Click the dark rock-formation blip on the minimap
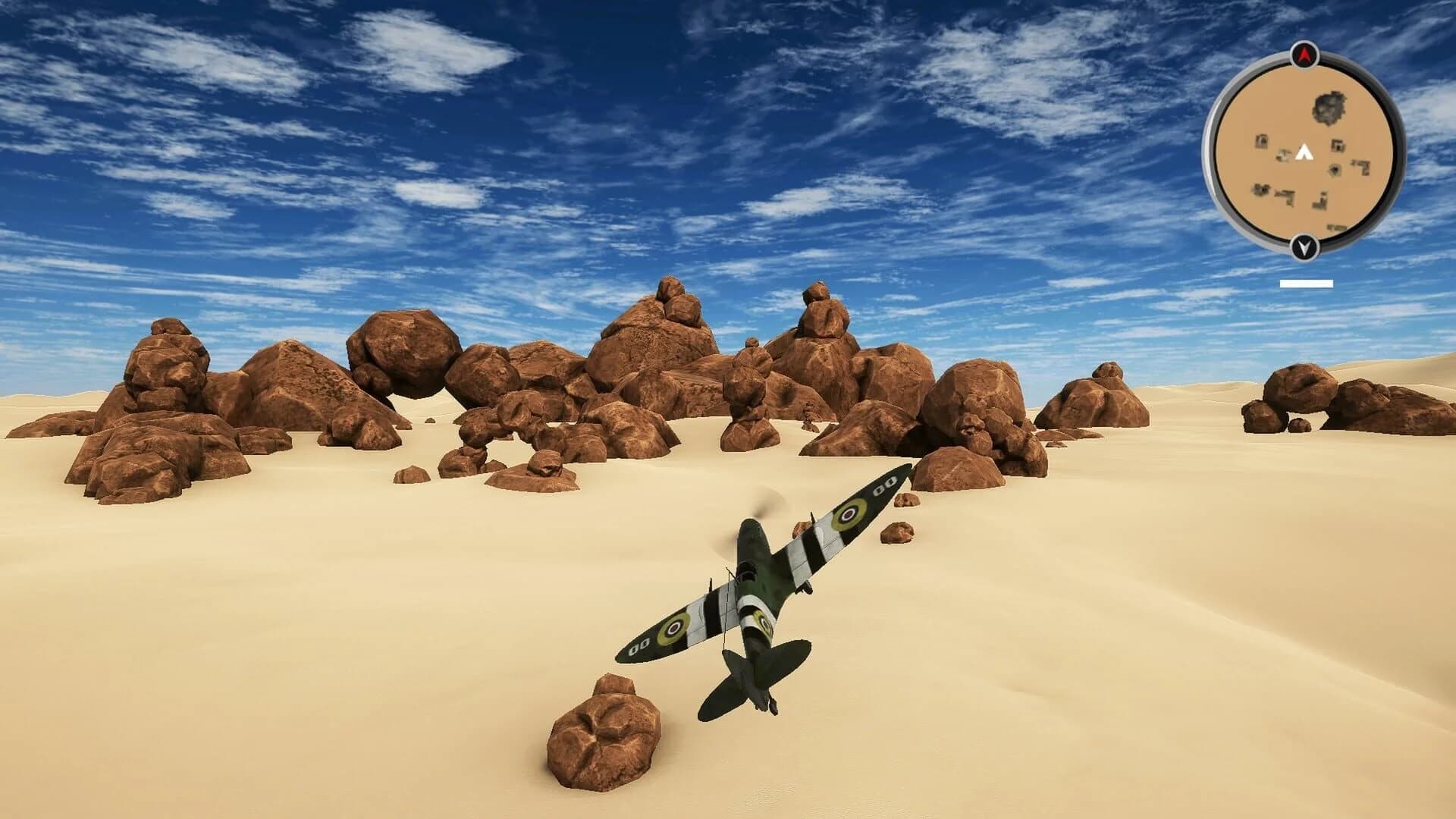The image size is (1456, 819). [x=1327, y=106]
